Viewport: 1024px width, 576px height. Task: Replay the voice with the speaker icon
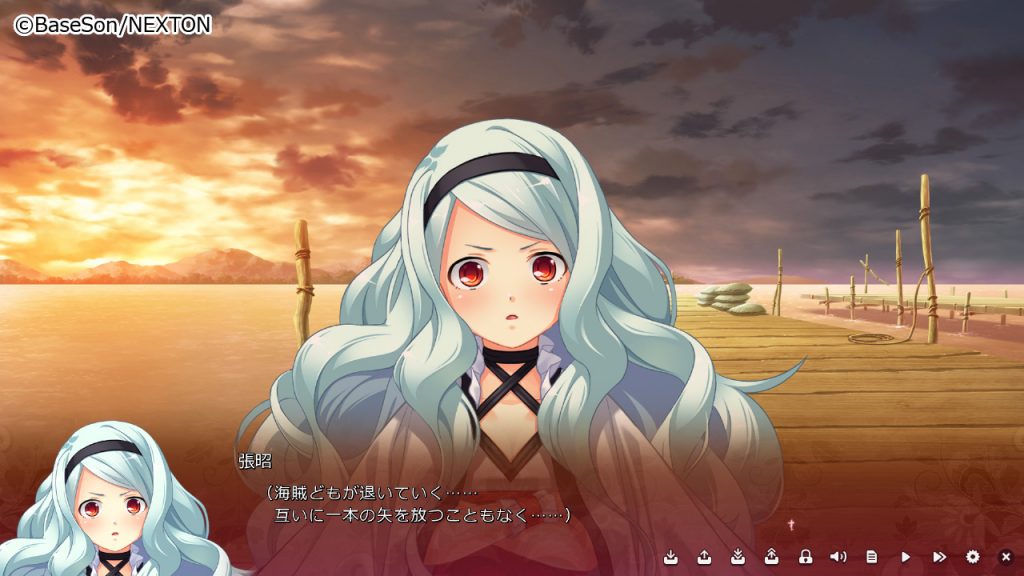coord(838,556)
